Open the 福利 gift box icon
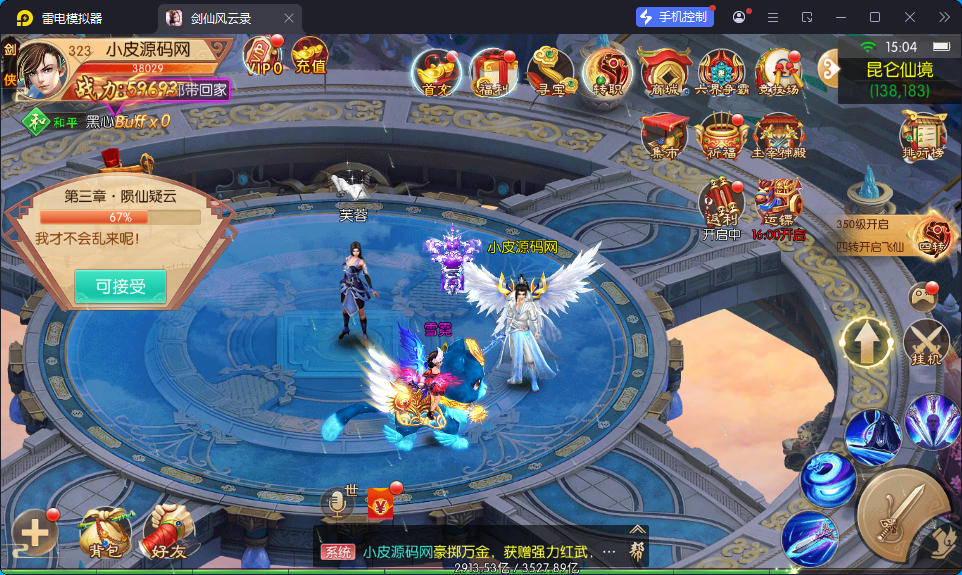 [x=493, y=71]
